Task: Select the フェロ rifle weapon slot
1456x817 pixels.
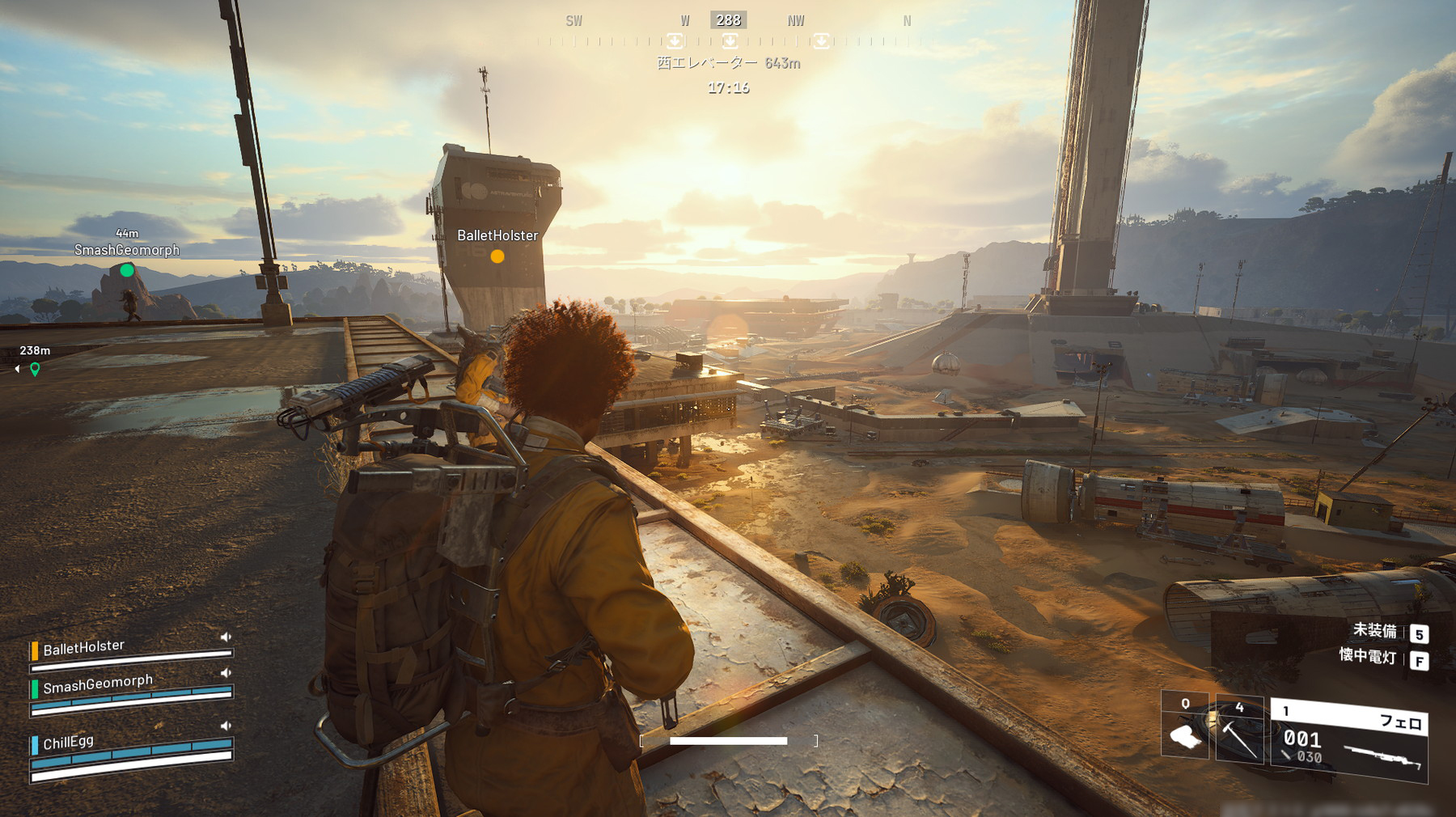Action: point(1349,740)
